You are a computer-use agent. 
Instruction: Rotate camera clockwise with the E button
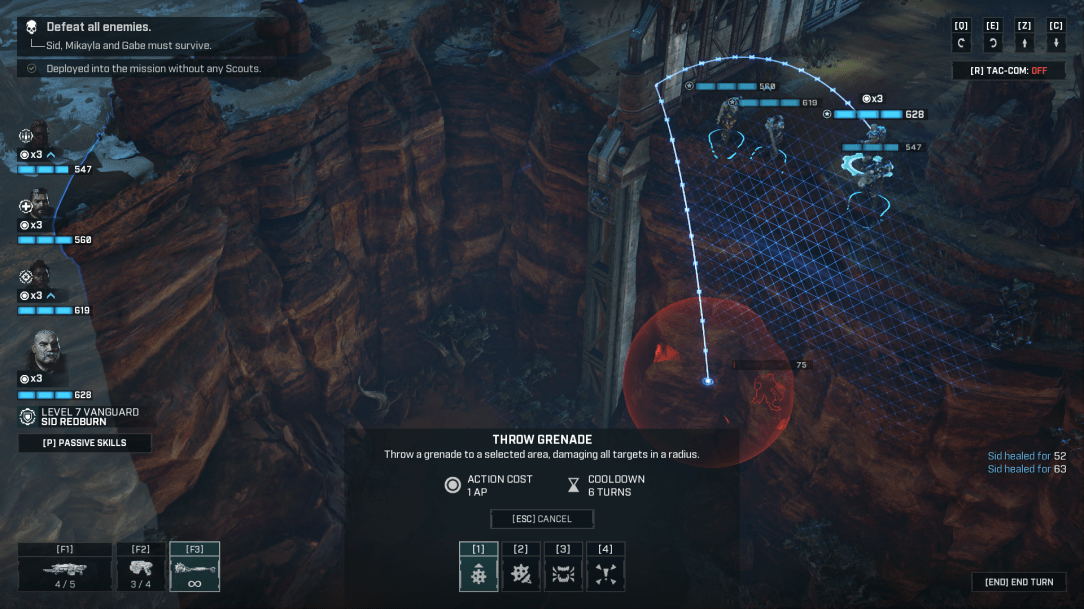(x=992, y=43)
